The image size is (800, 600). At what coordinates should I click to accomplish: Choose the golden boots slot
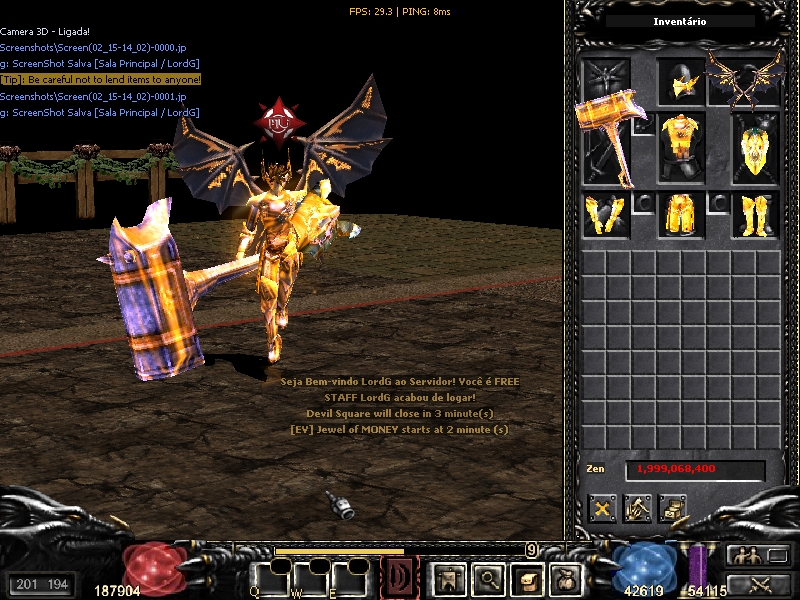[756, 214]
